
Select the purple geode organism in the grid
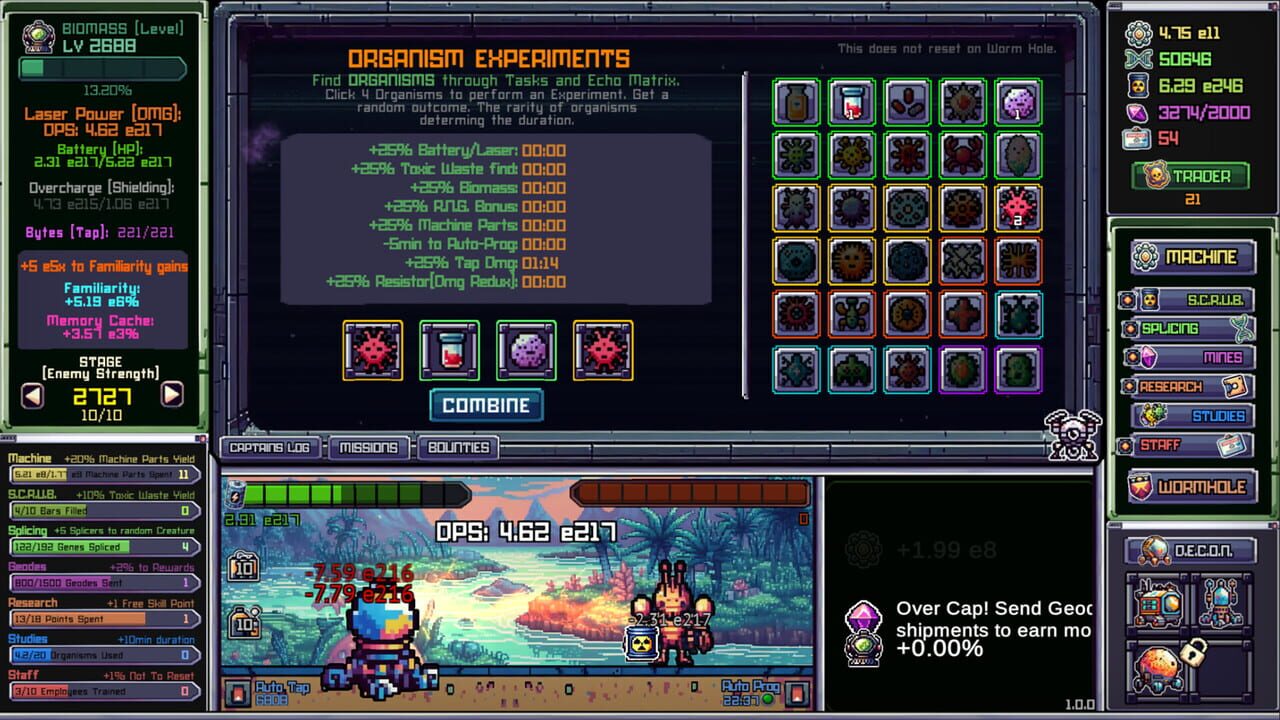tap(1018, 101)
